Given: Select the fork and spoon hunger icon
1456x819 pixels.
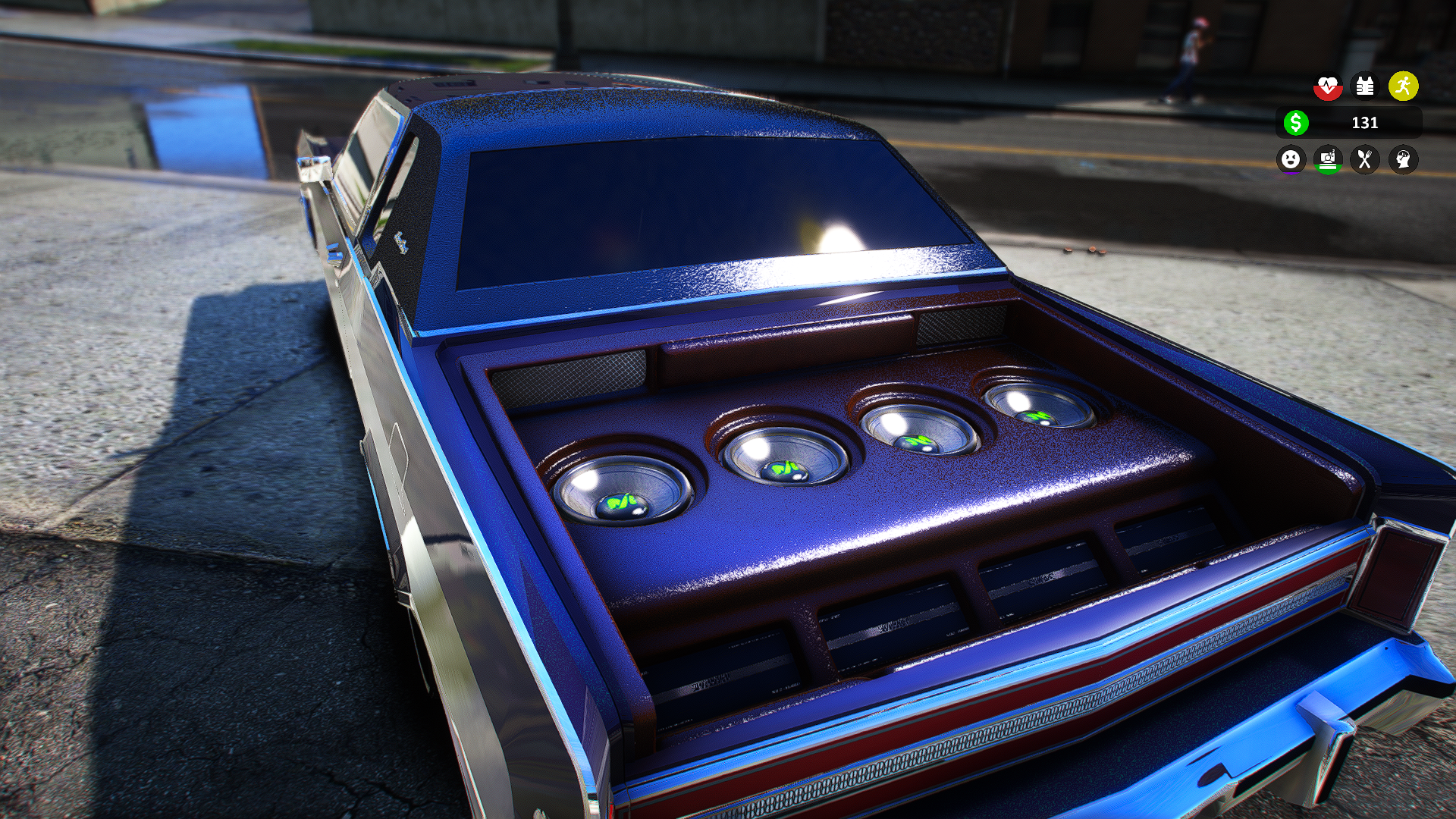Looking at the screenshot, I should 1365,159.
